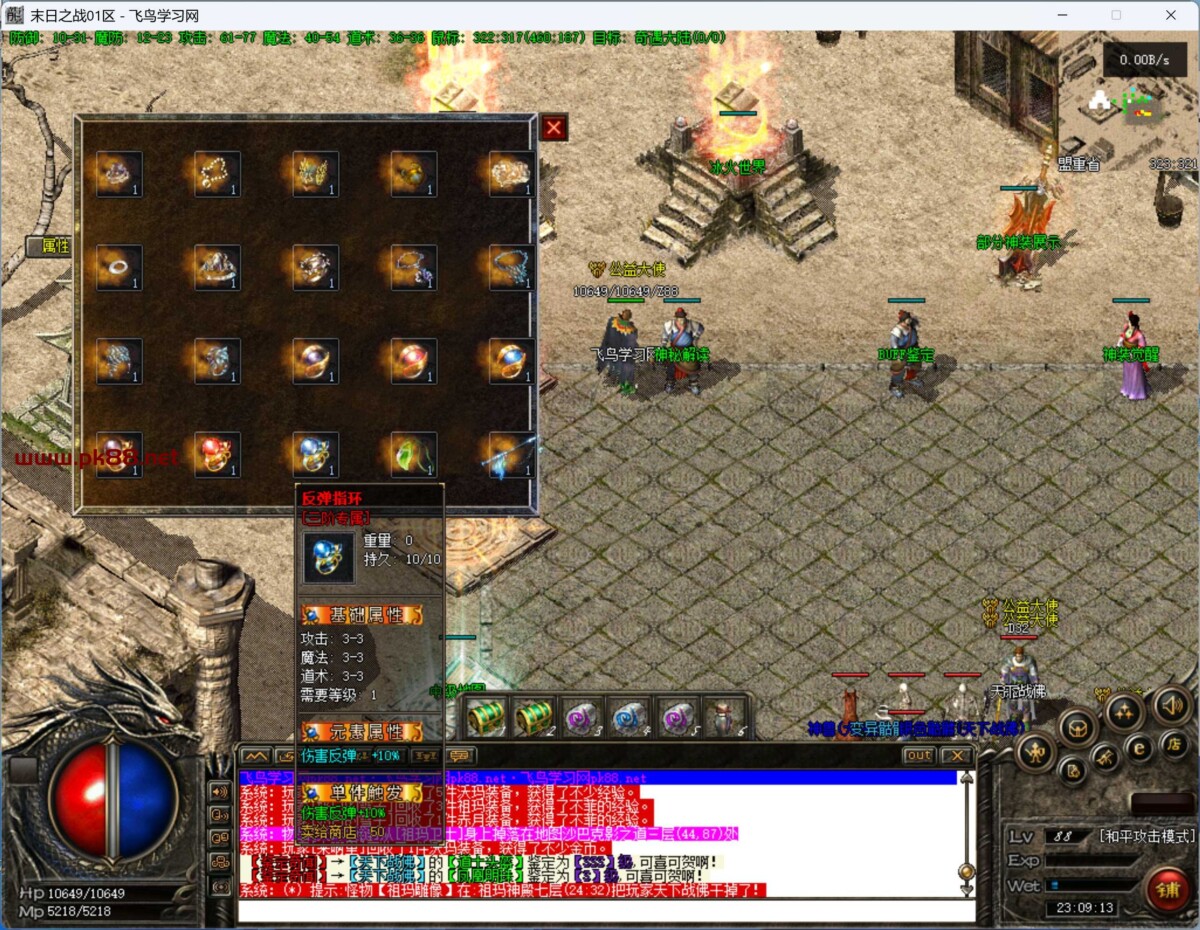Select the red-orb ring in bottom row
This screenshot has width=1200, height=930.
pos(217,455)
